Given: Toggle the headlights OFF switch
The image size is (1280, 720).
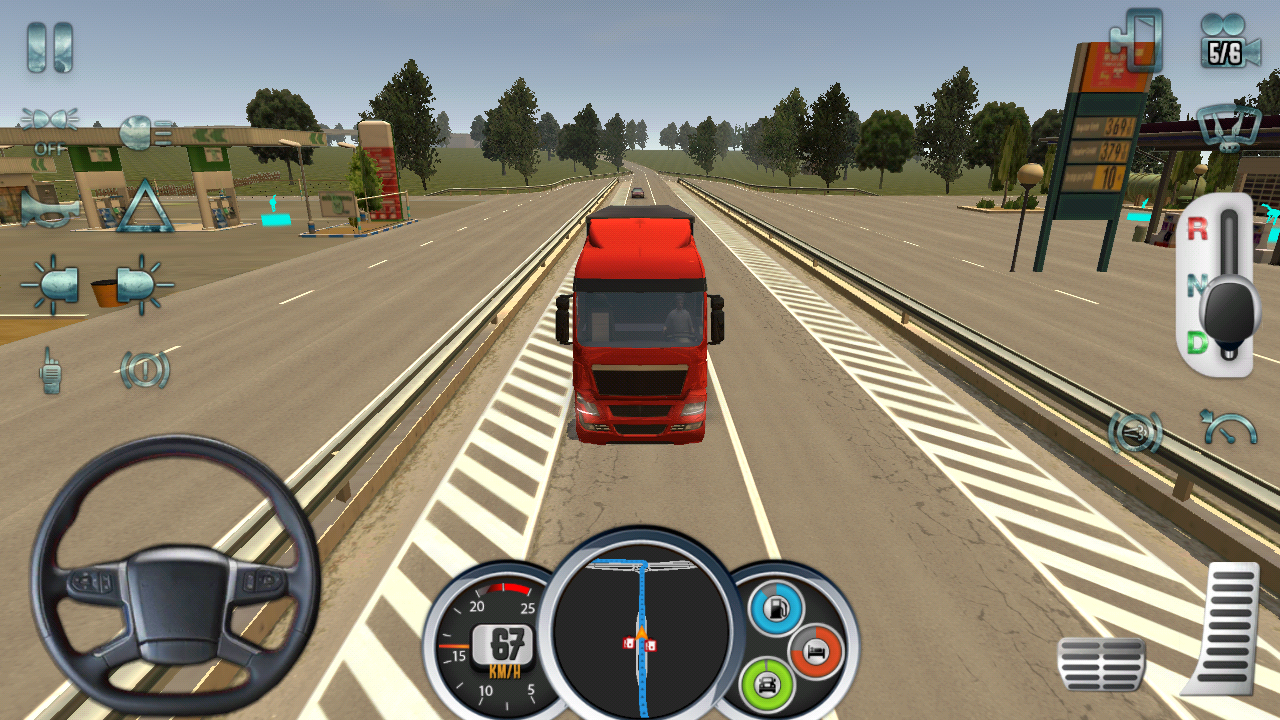Looking at the screenshot, I should [x=49, y=124].
